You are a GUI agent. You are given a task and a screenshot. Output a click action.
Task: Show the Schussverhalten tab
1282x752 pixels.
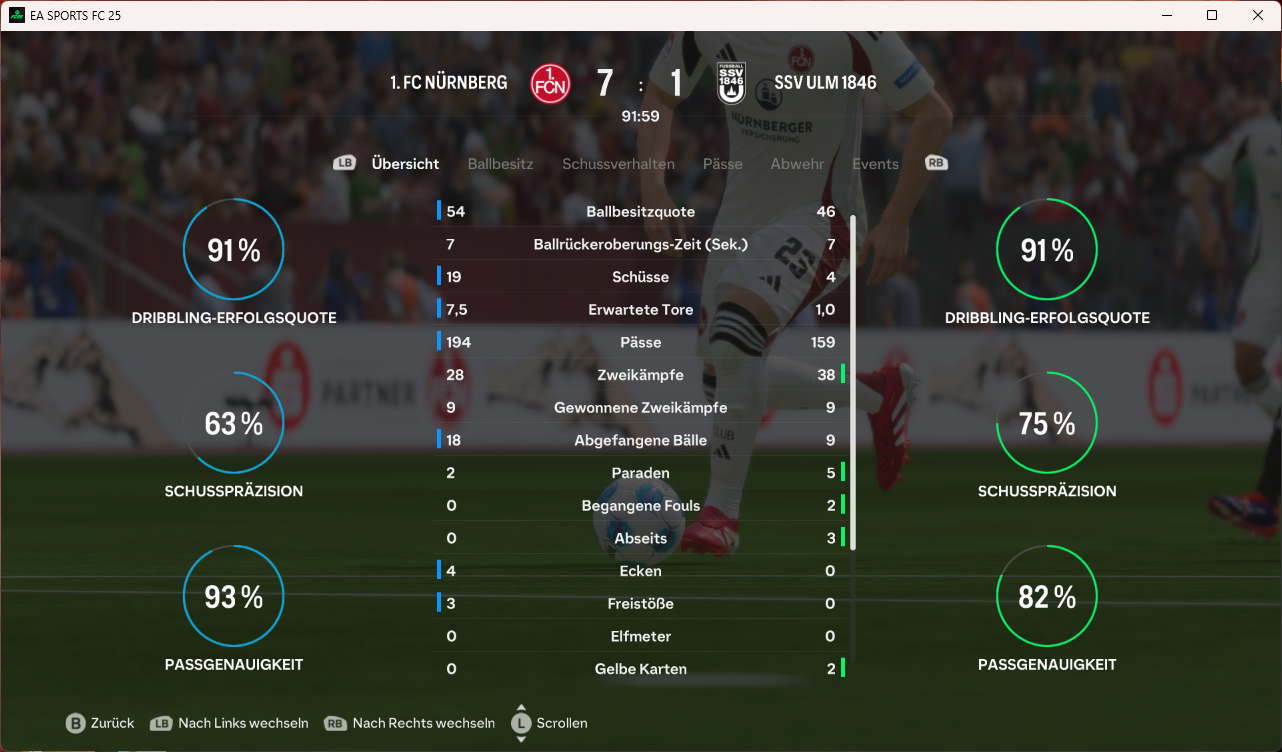(618, 164)
